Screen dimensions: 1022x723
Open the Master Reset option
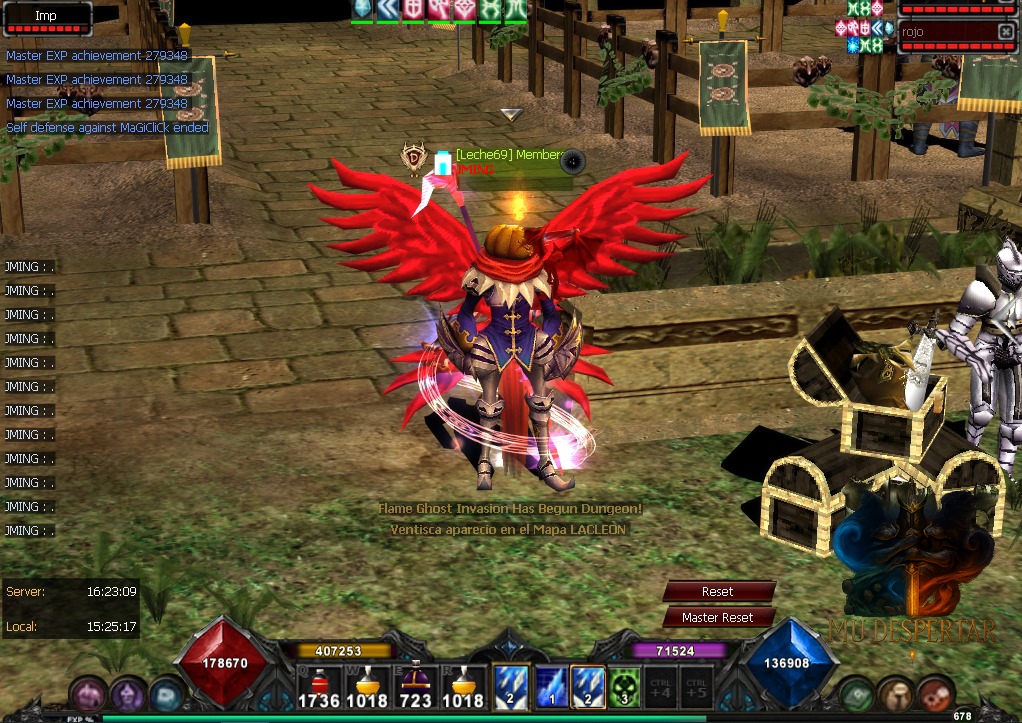point(718,618)
